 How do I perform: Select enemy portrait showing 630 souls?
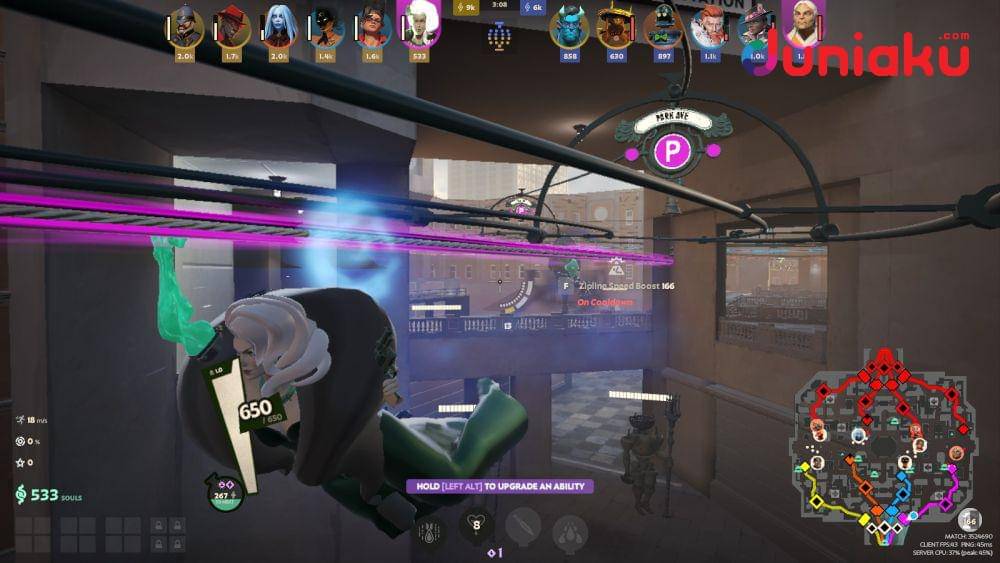616,27
